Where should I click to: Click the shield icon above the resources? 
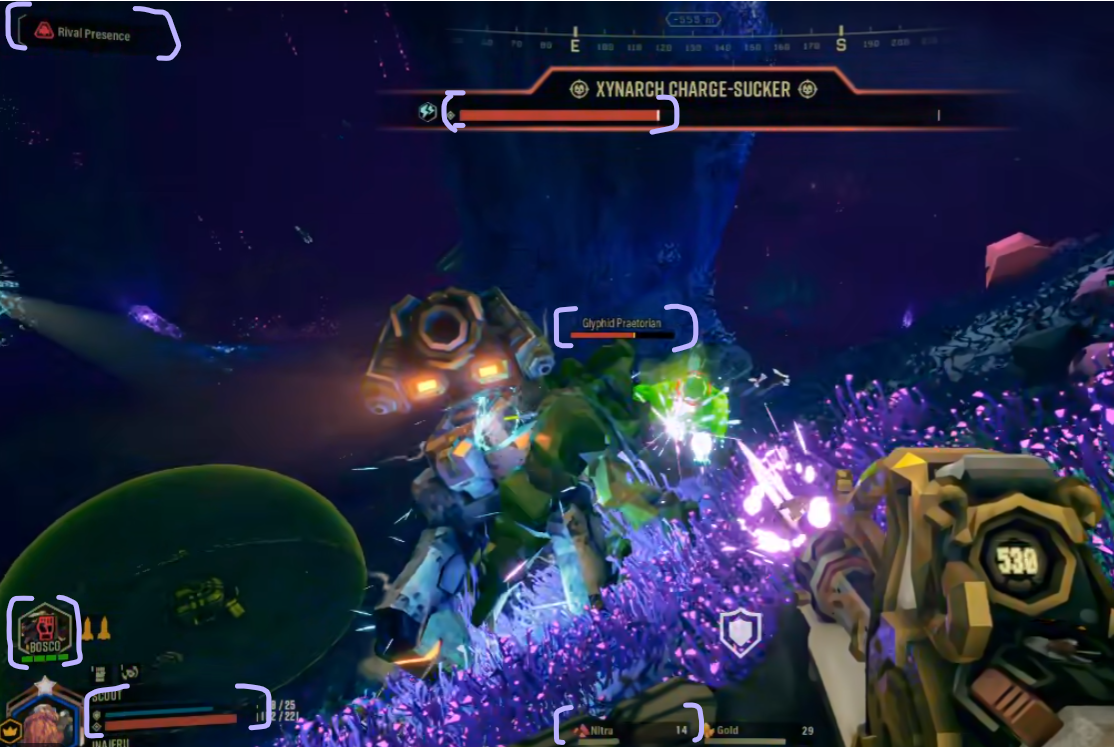(740, 633)
